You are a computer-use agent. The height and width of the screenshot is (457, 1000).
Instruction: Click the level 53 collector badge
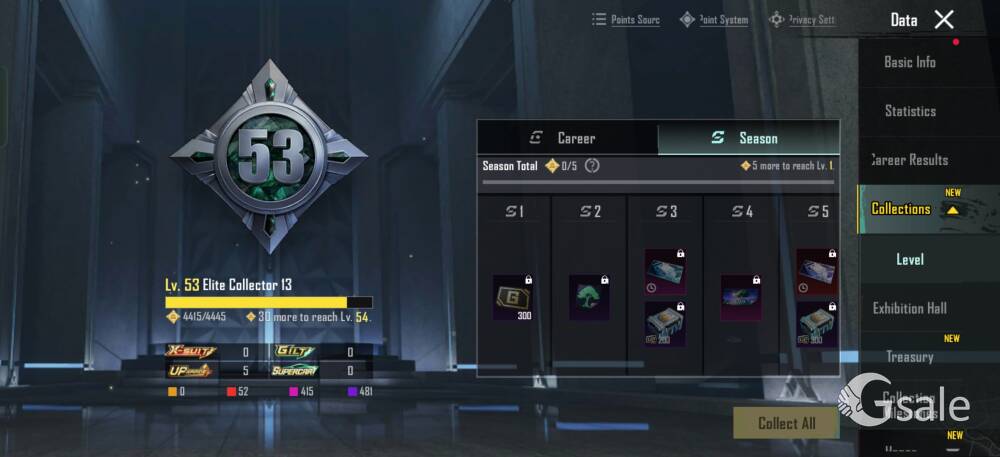[269, 156]
